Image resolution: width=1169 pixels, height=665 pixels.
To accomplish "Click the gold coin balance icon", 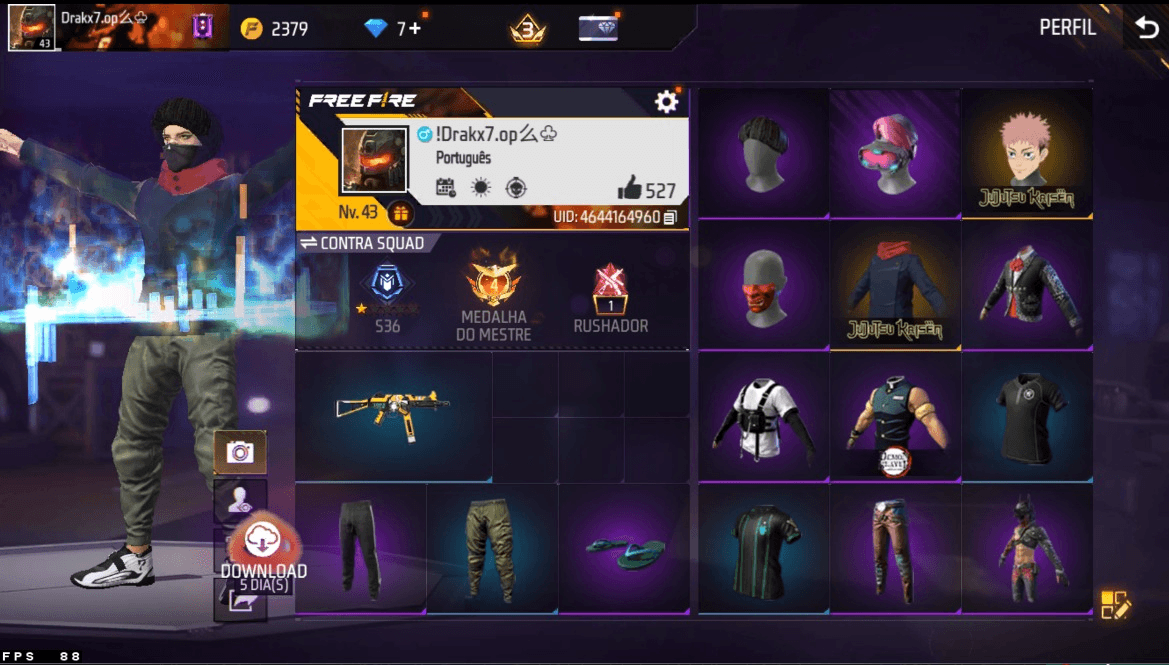I will (x=252, y=29).
